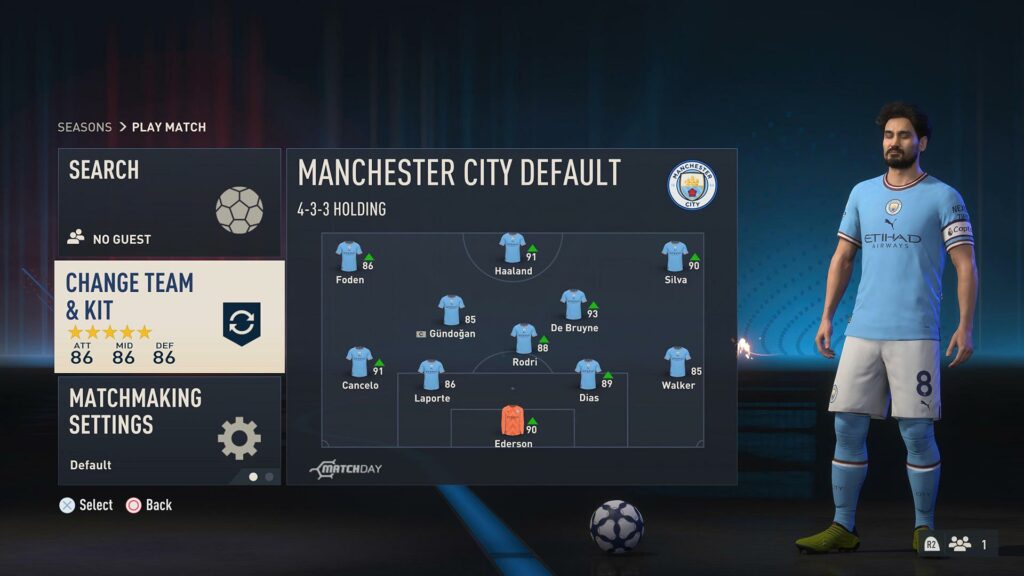Select Walker at right back
The height and width of the screenshot is (576, 1024).
[x=677, y=361]
